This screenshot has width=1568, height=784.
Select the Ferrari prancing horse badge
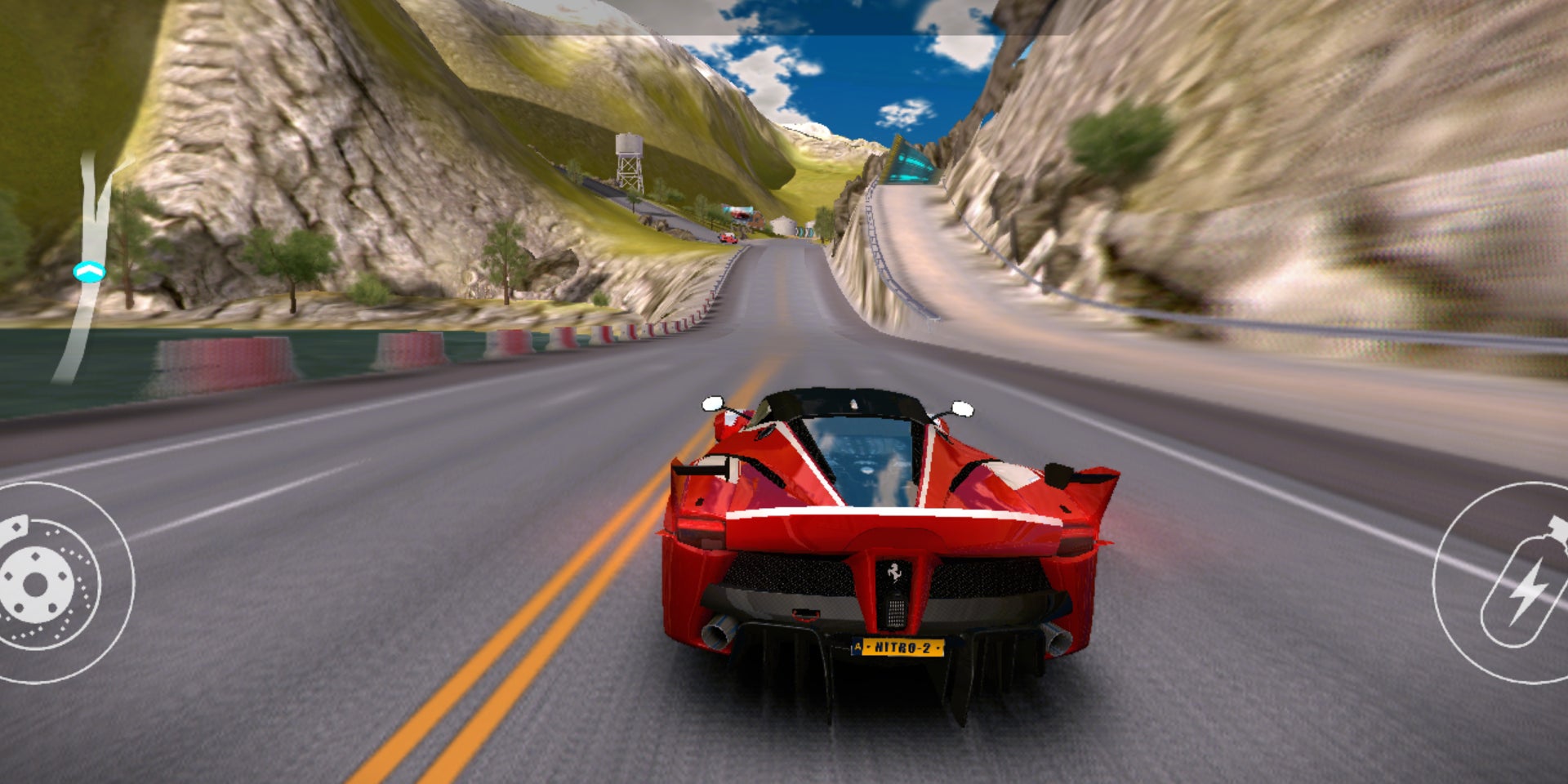coord(893,572)
